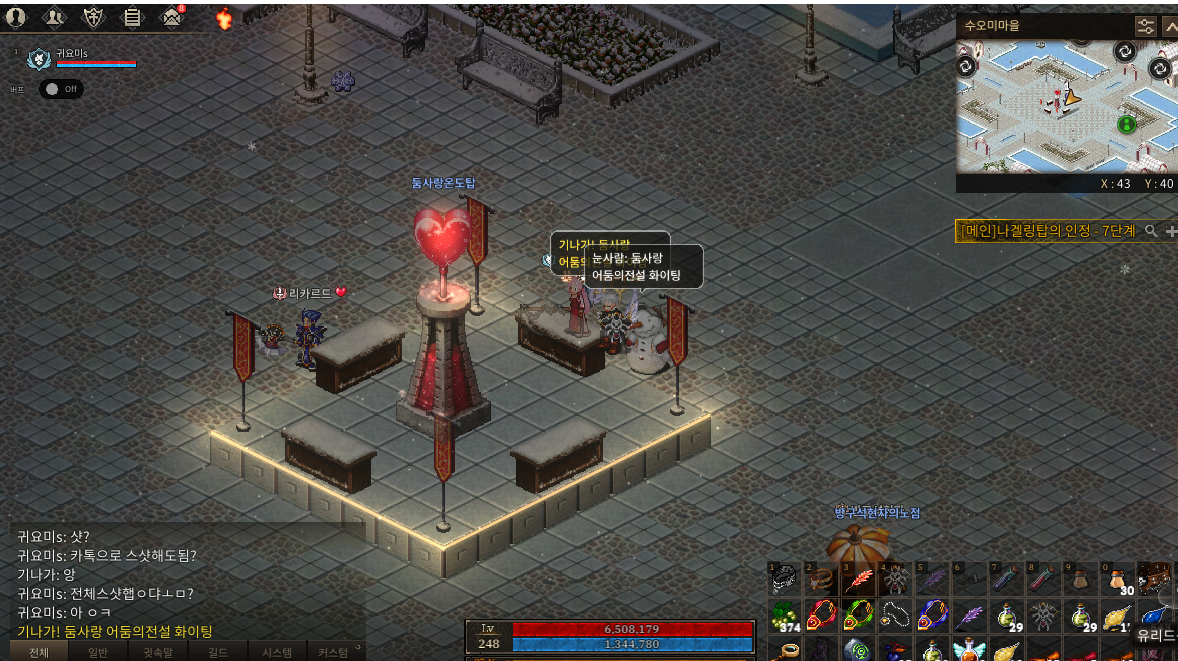Collapse the minimap panel
Viewport: 1178px width, 661px height.
coord(1169,26)
